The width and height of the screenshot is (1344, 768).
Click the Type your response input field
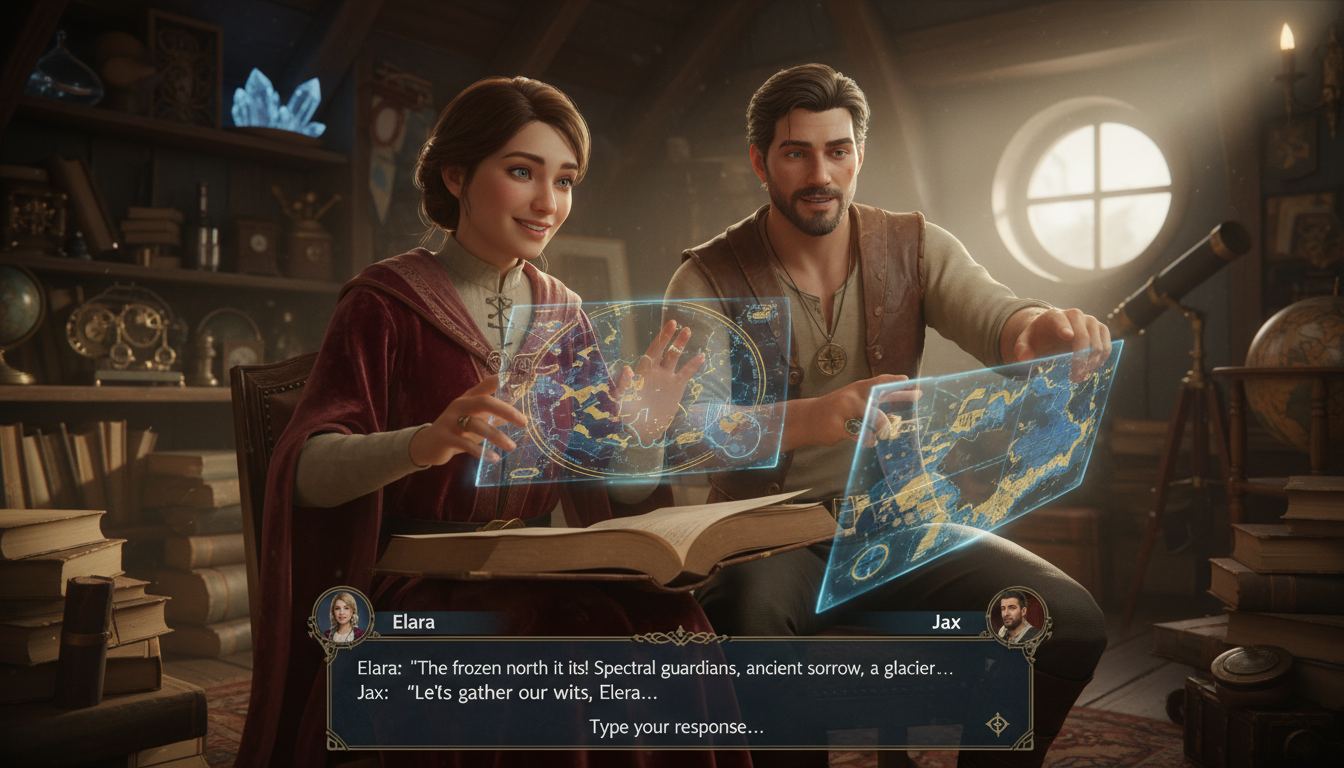click(678, 727)
